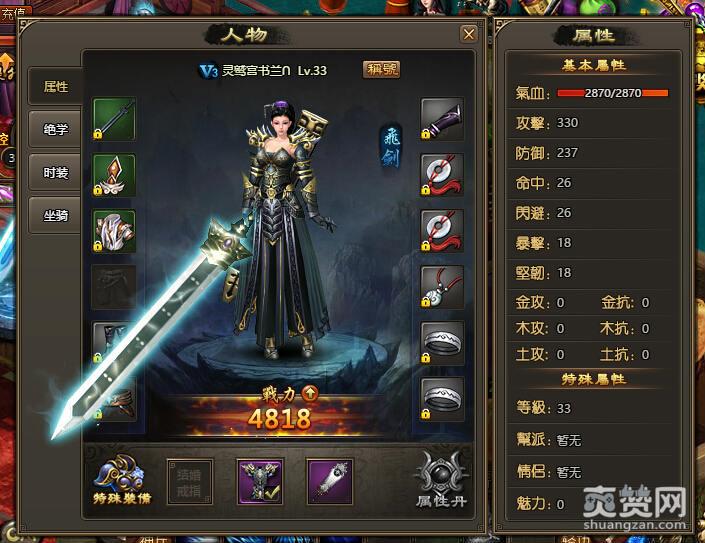This screenshot has width=705, height=543.
Task: Select the necklace equipment slot
Action: (x=442, y=286)
